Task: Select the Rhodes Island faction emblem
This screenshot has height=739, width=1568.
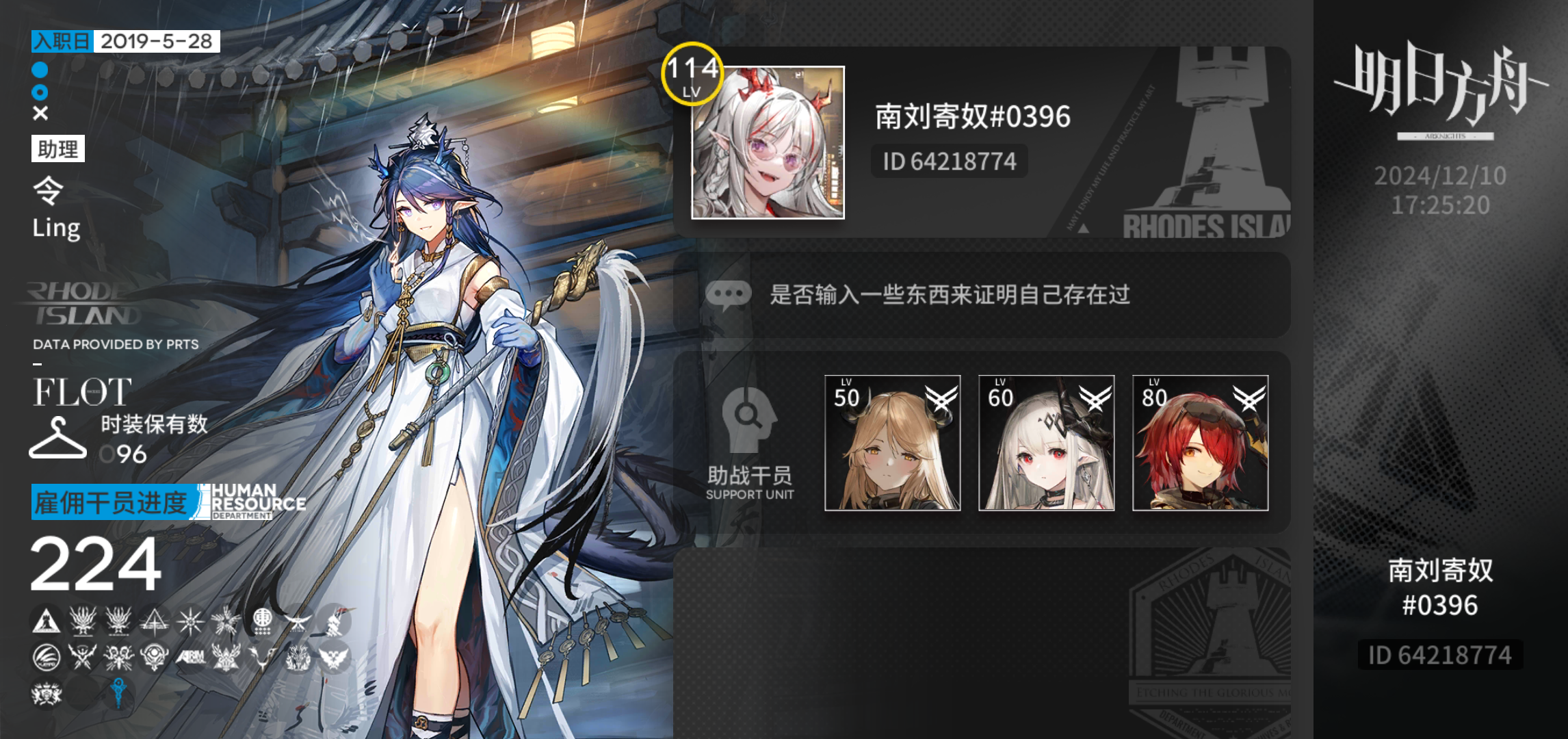Action: (x=45, y=621)
